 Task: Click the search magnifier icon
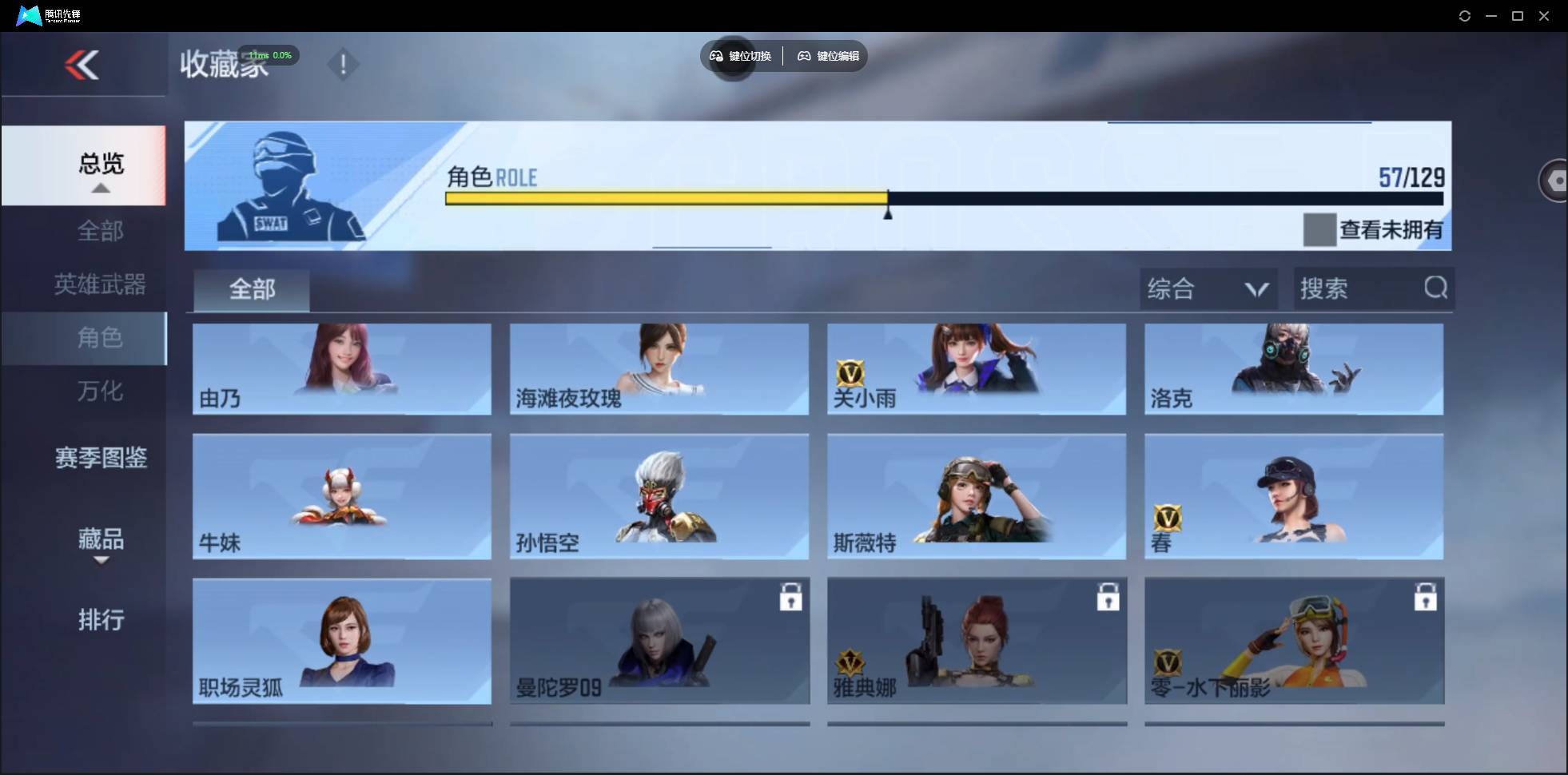click(x=1436, y=288)
